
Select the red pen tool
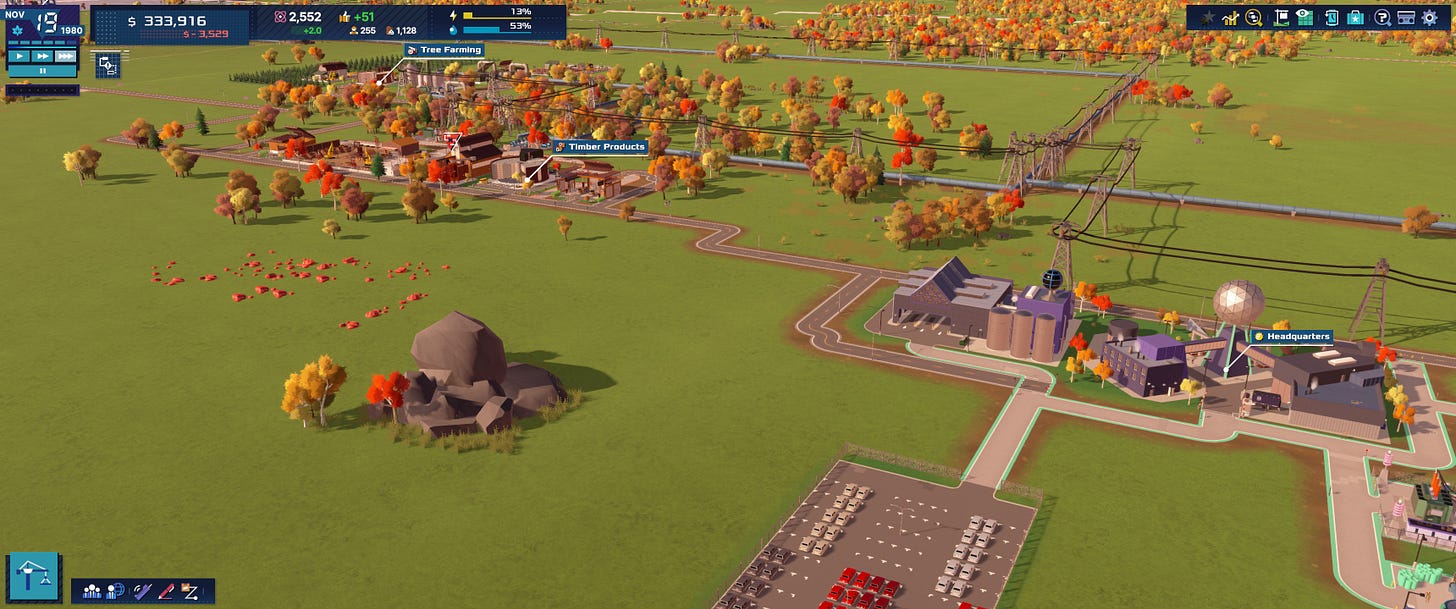(x=165, y=591)
